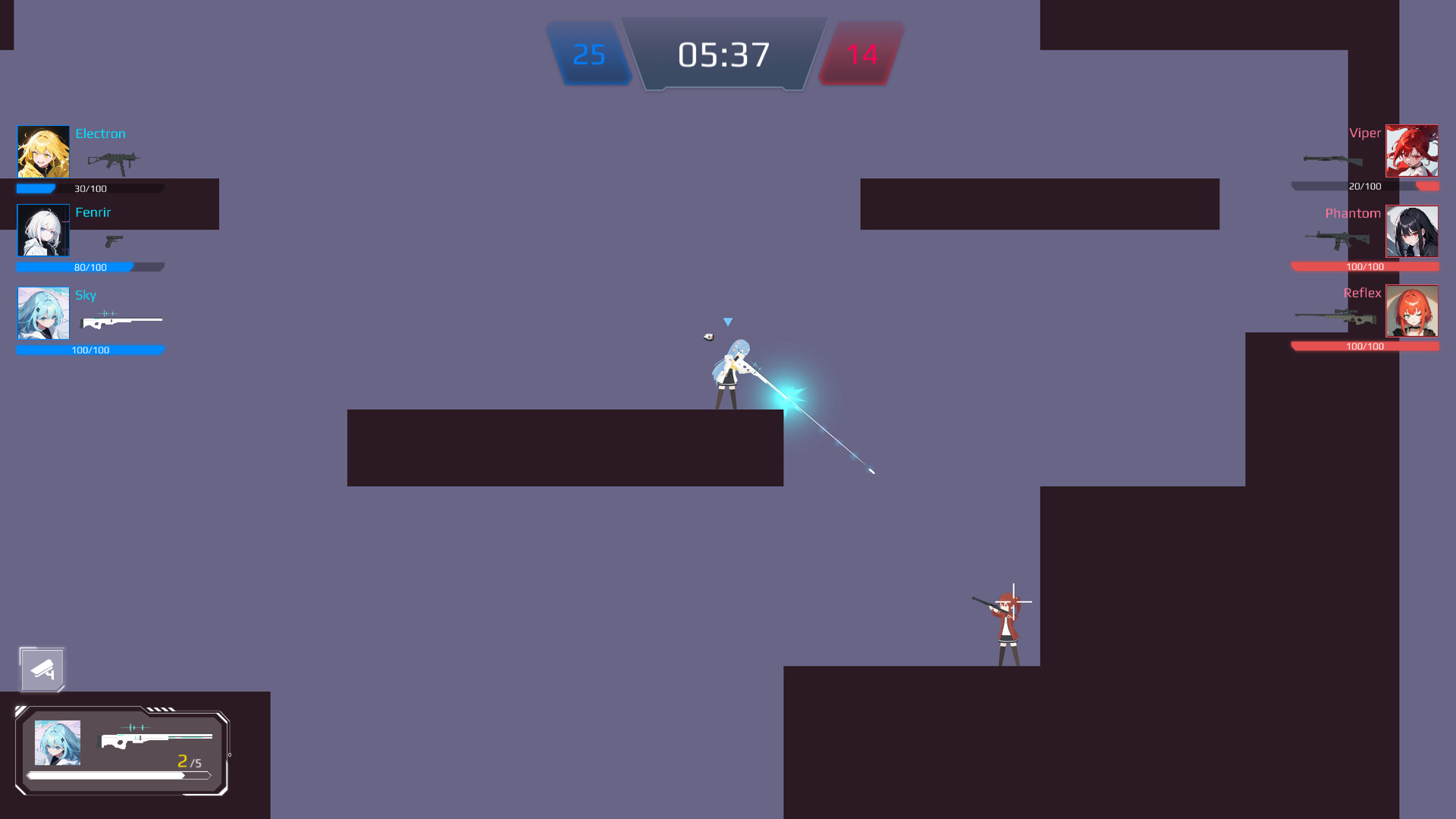Screen dimensions: 1456x819
Task: Toggle Phantom's portrait on the enemy list
Action: point(1412,231)
